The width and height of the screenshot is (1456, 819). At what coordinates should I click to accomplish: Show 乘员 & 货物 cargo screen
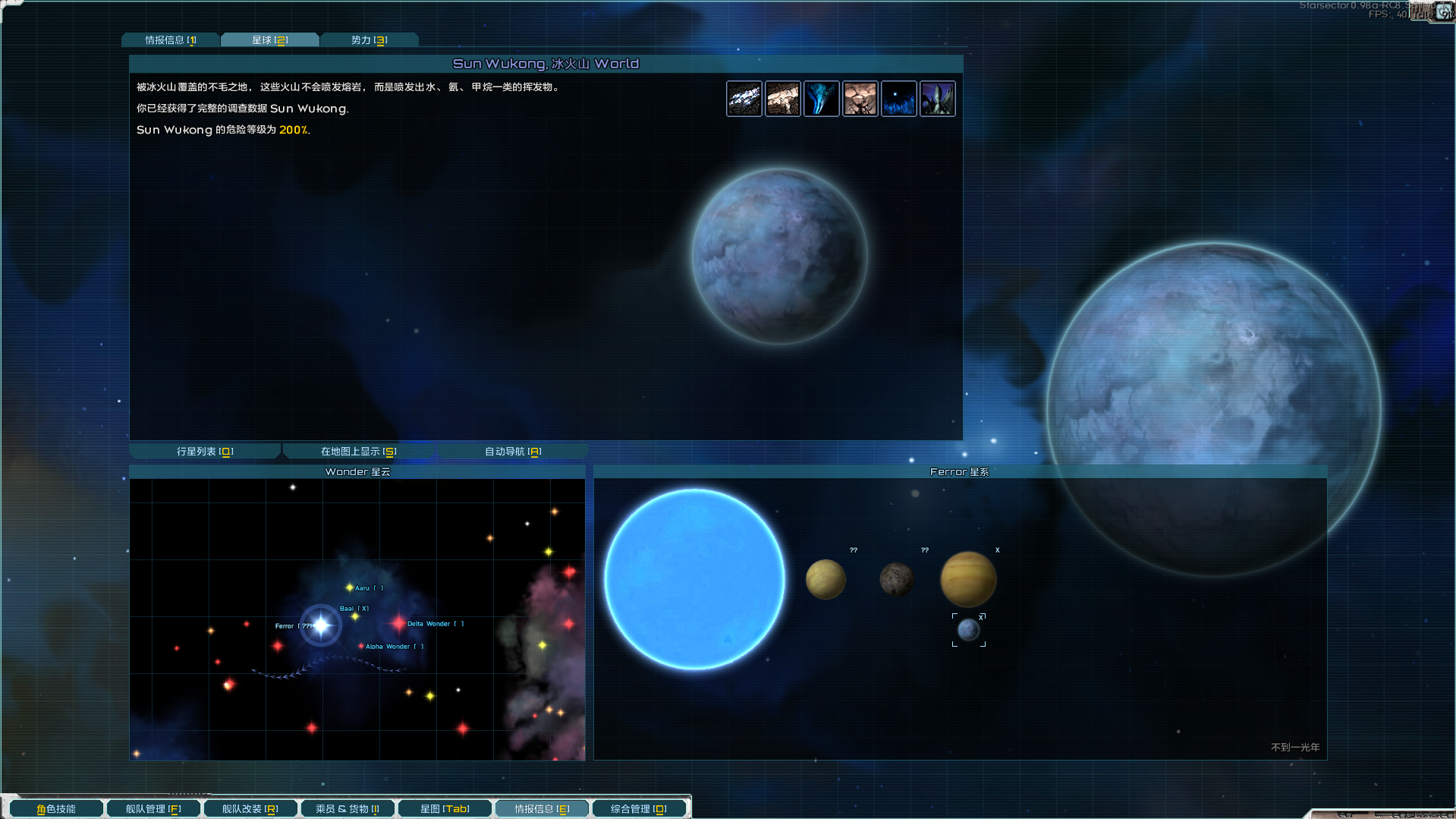pyautogui.click(x=347, y=809)
